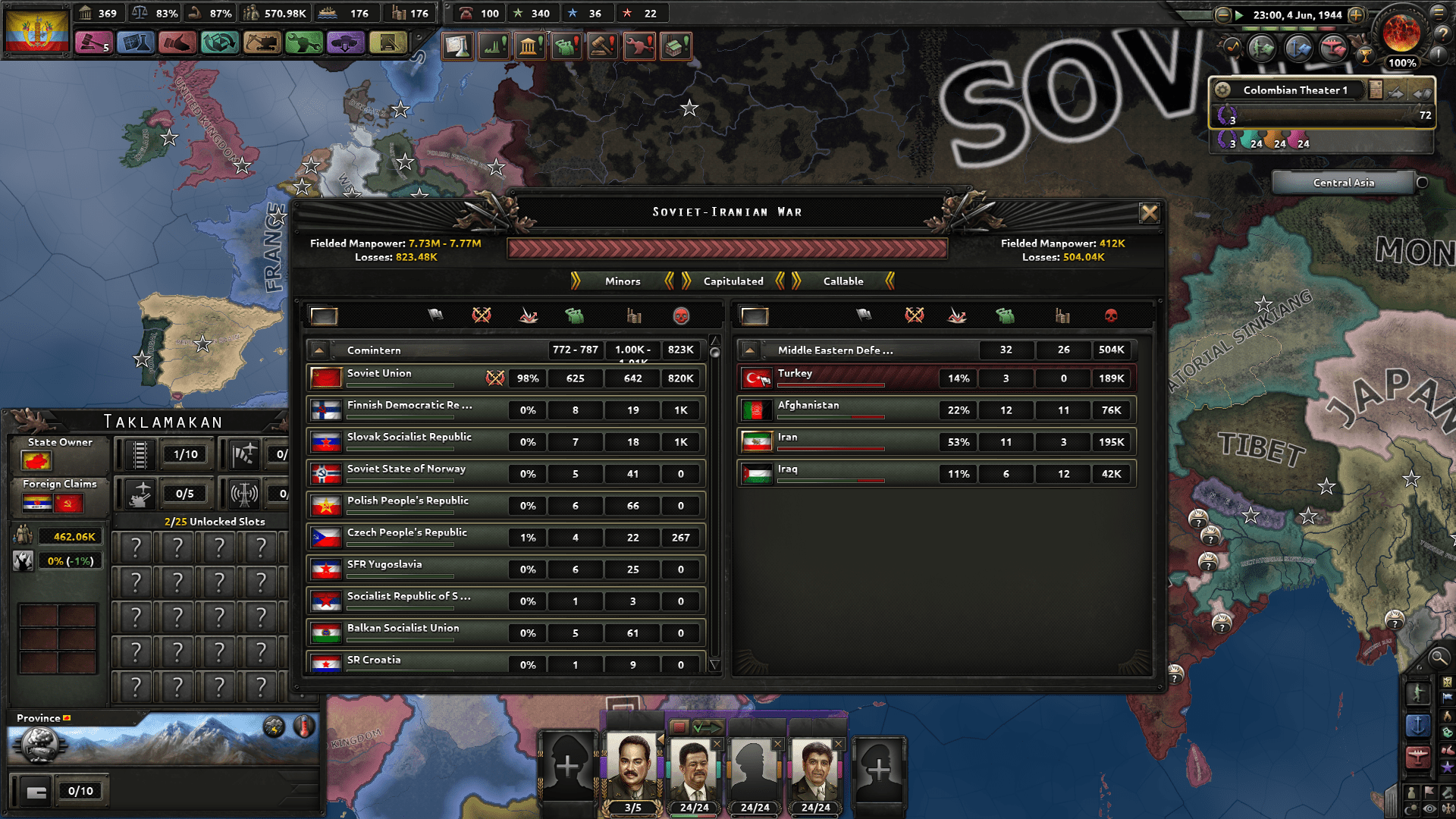
Task: Collapse the Comintern faction list
Action: [319, 350]
